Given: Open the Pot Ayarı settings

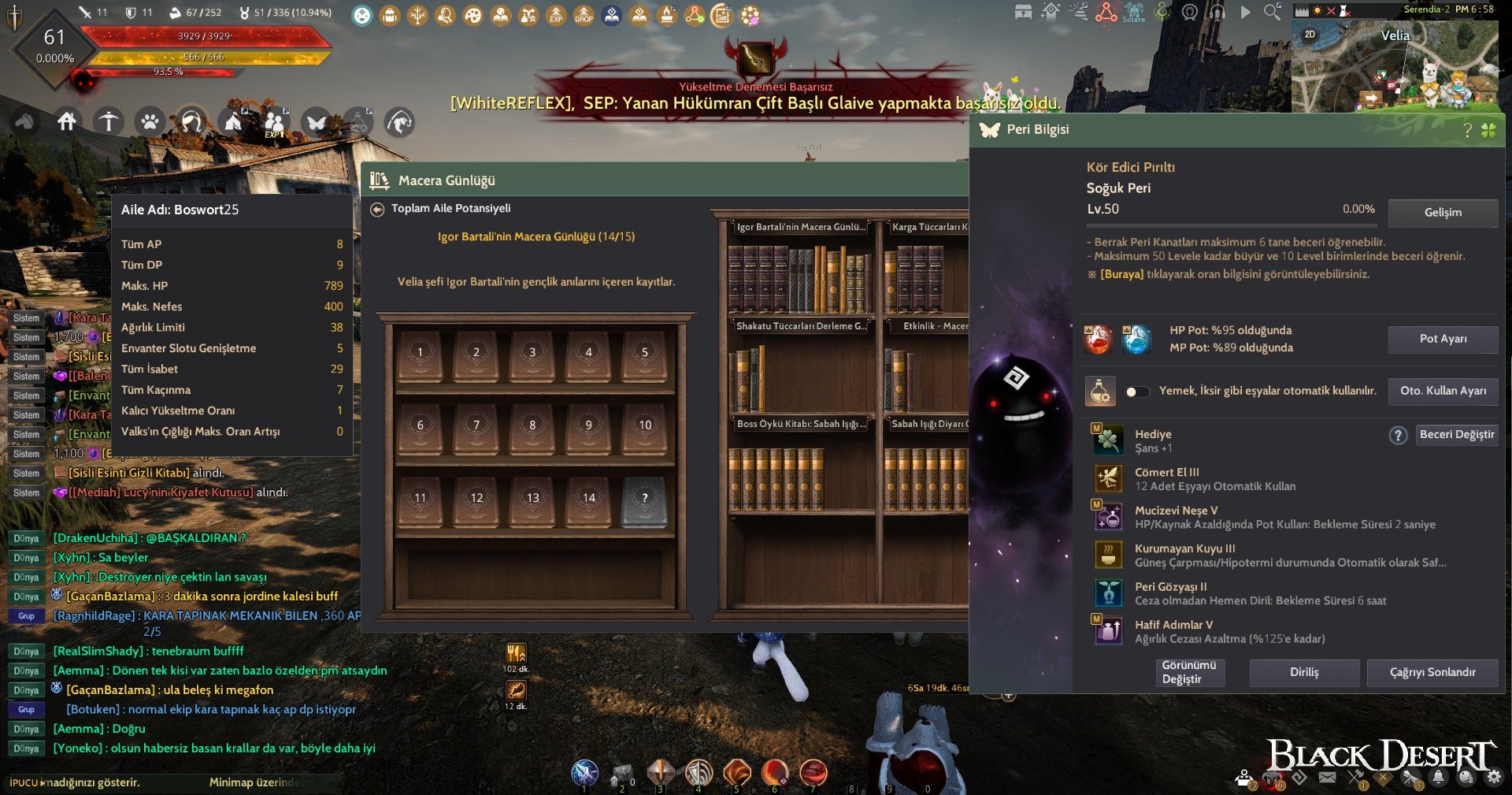Looking at the screenshot, I should [1443, 339].
